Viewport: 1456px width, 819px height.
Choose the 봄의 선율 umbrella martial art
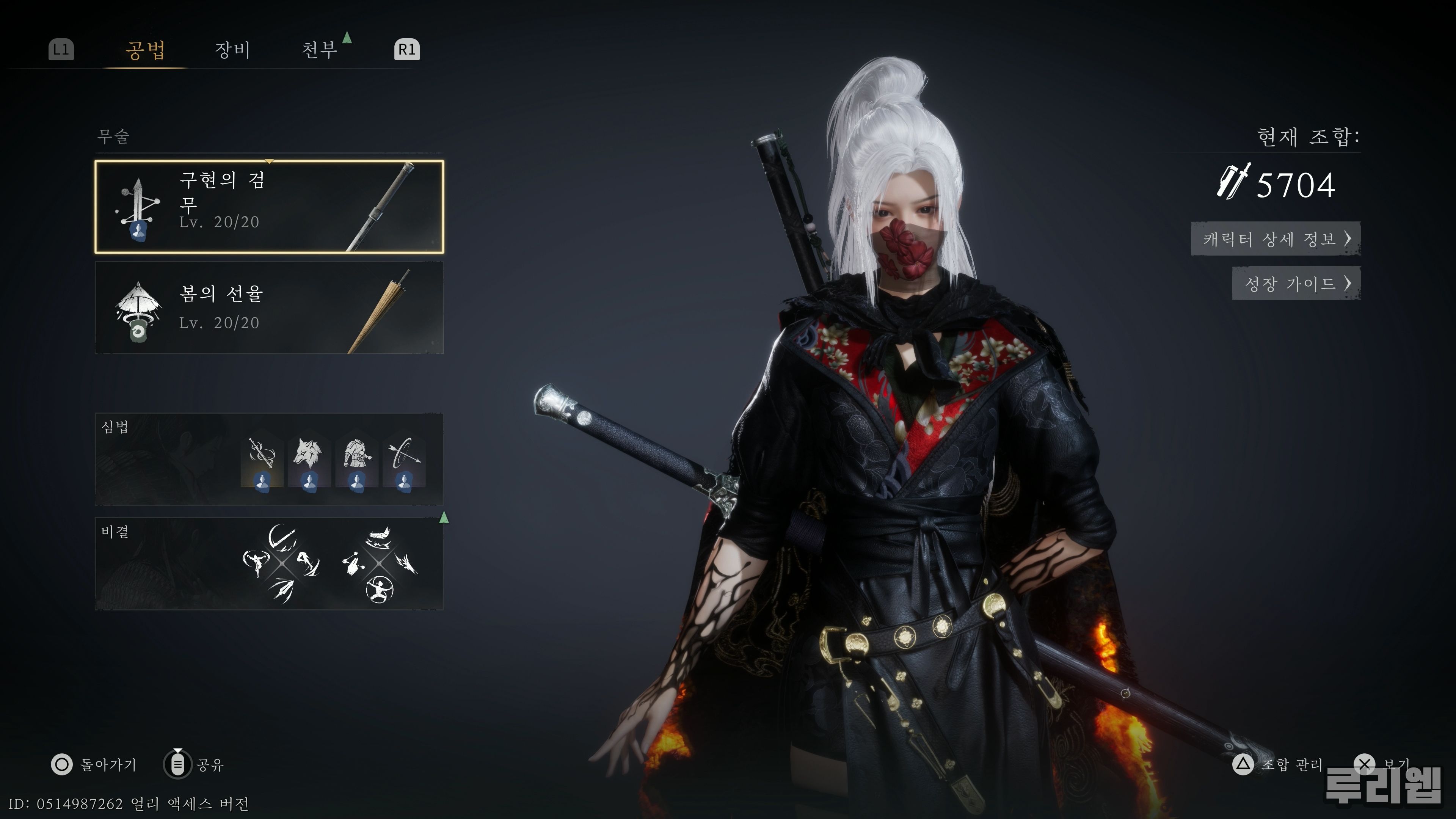click(x=269, y=308)
